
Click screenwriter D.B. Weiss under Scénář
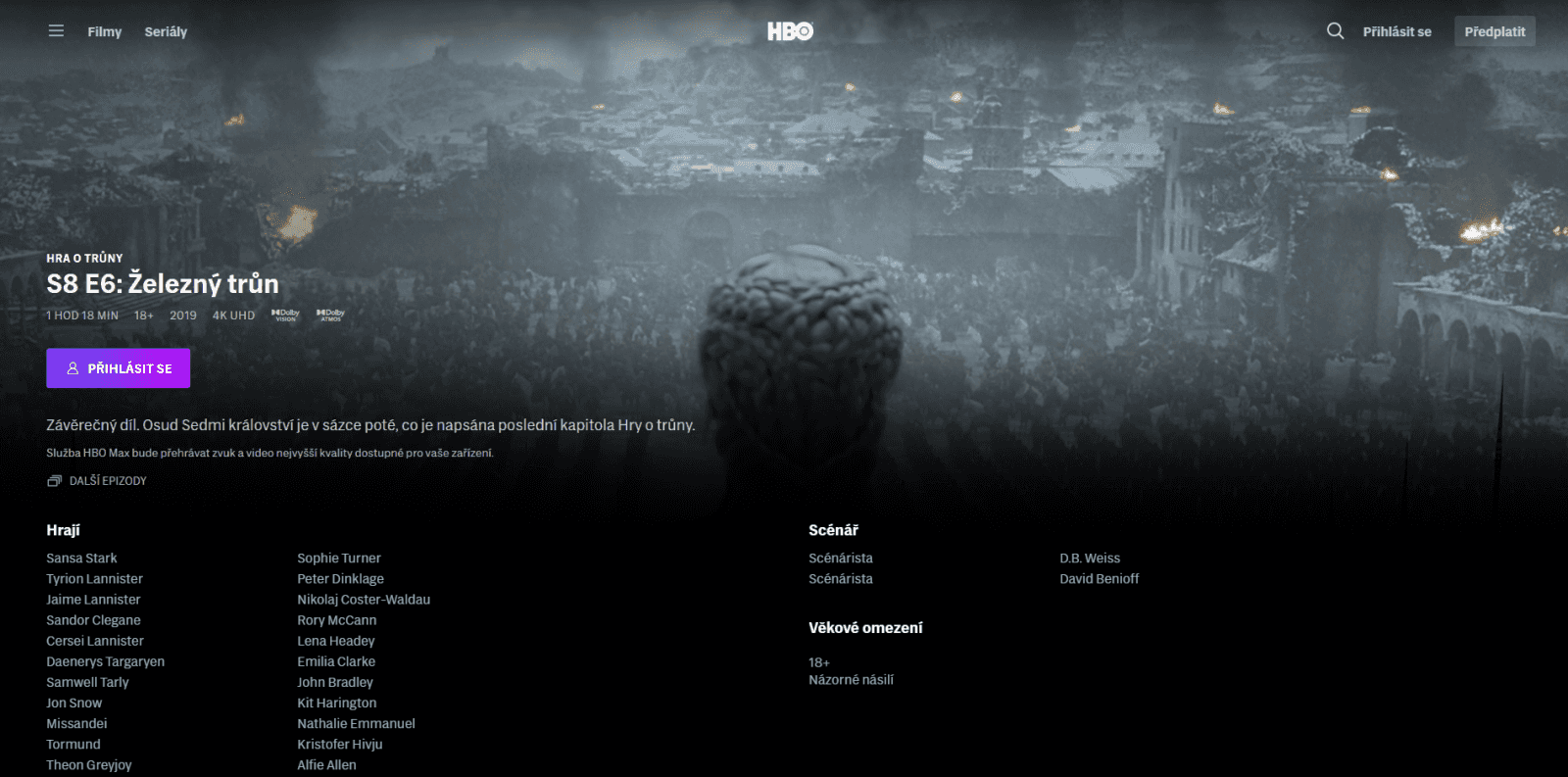point(1090,558)
